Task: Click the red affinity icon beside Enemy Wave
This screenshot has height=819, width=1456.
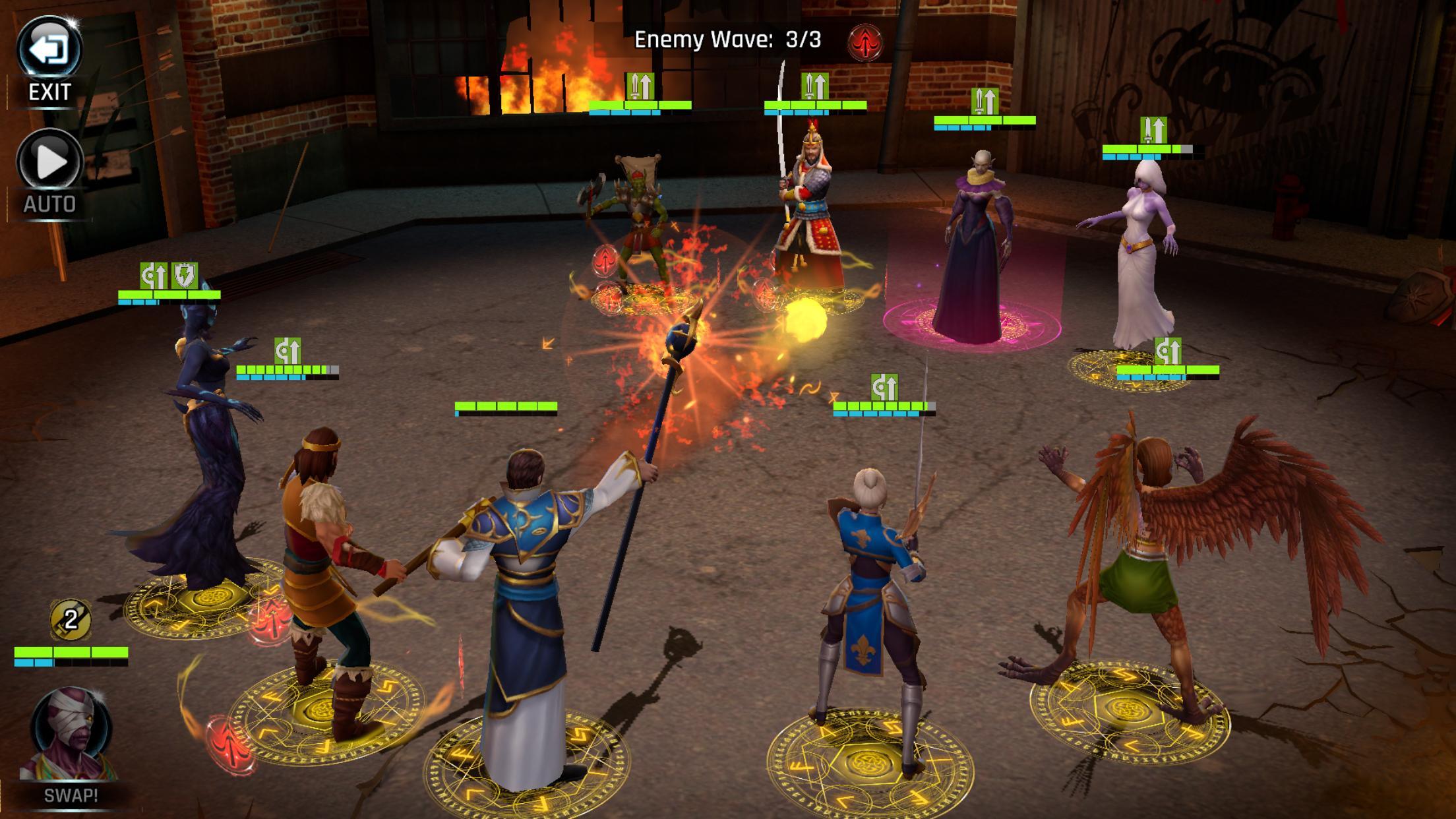Action: (864, 43)
